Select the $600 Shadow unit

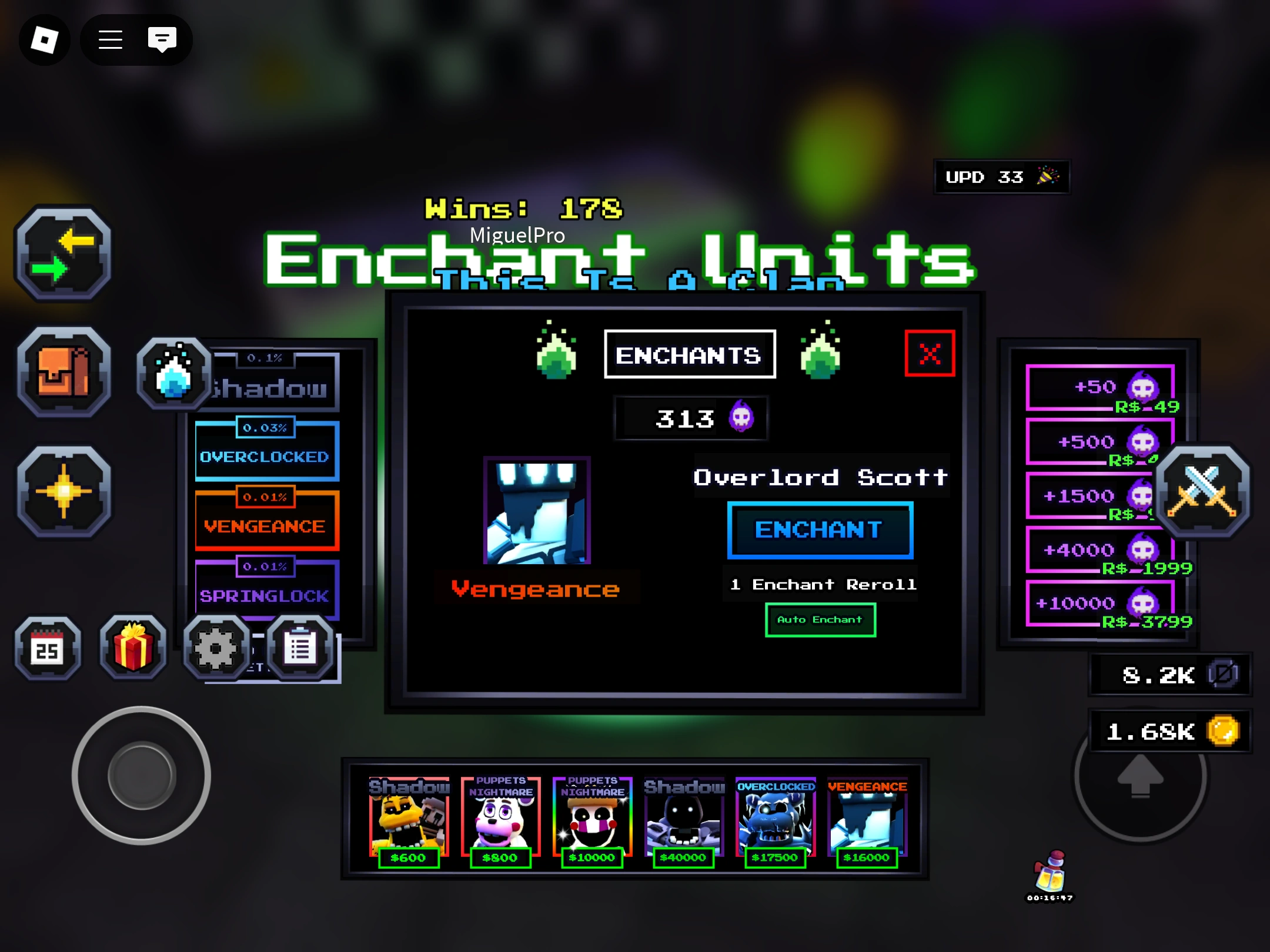pyautogui.click(x=410, y=823)
